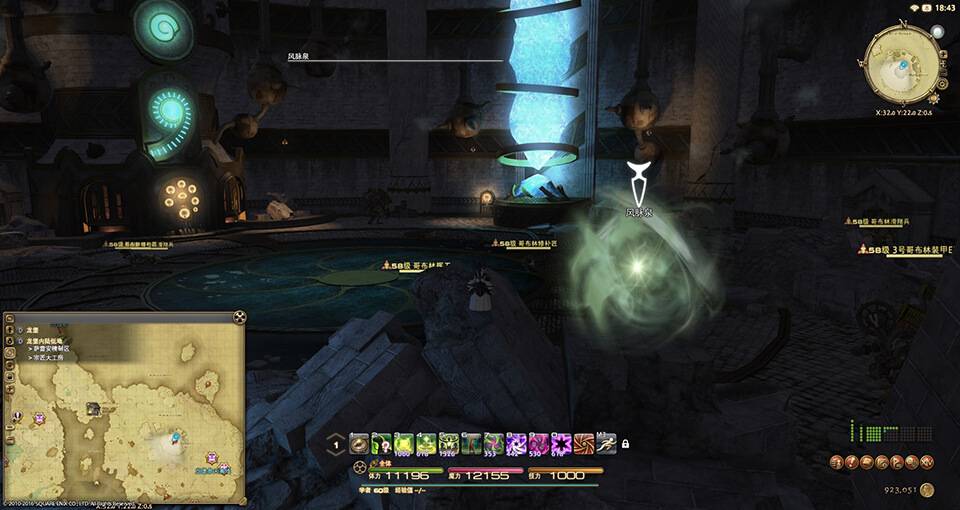The height and width of the screenshot is (510, 960).
Task: Activate the green spiral skill in slot 7
Action: (494, 443)
